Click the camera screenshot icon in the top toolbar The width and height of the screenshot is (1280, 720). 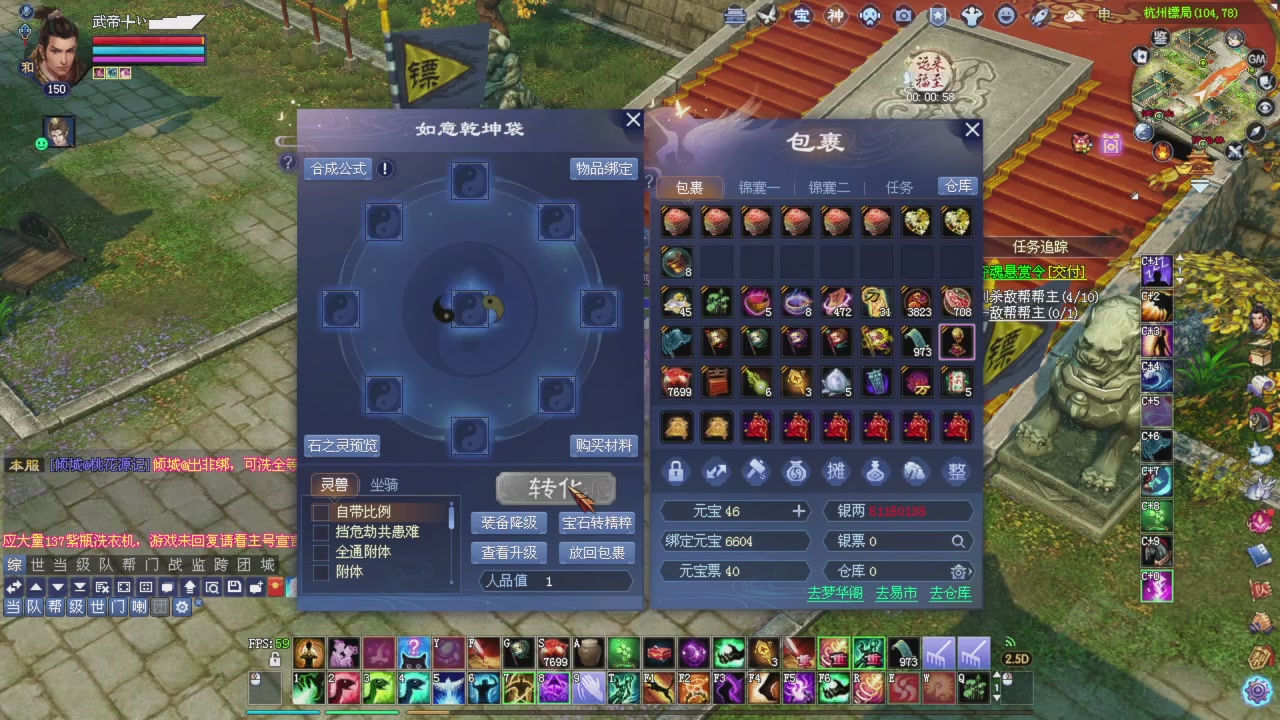click(903, 16)
